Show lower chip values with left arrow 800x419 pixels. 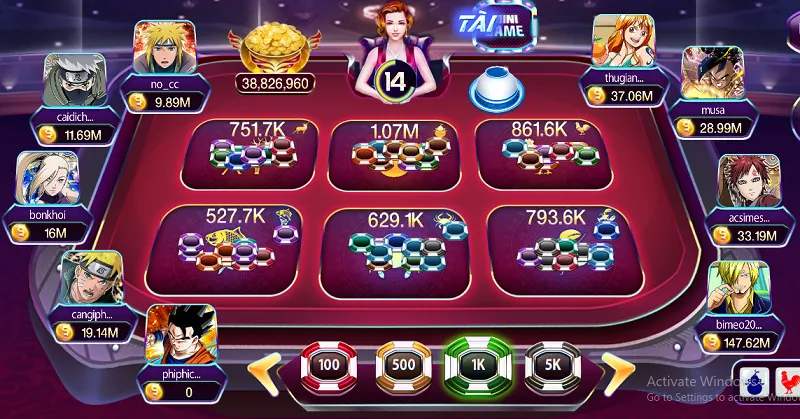click(262, 370)
